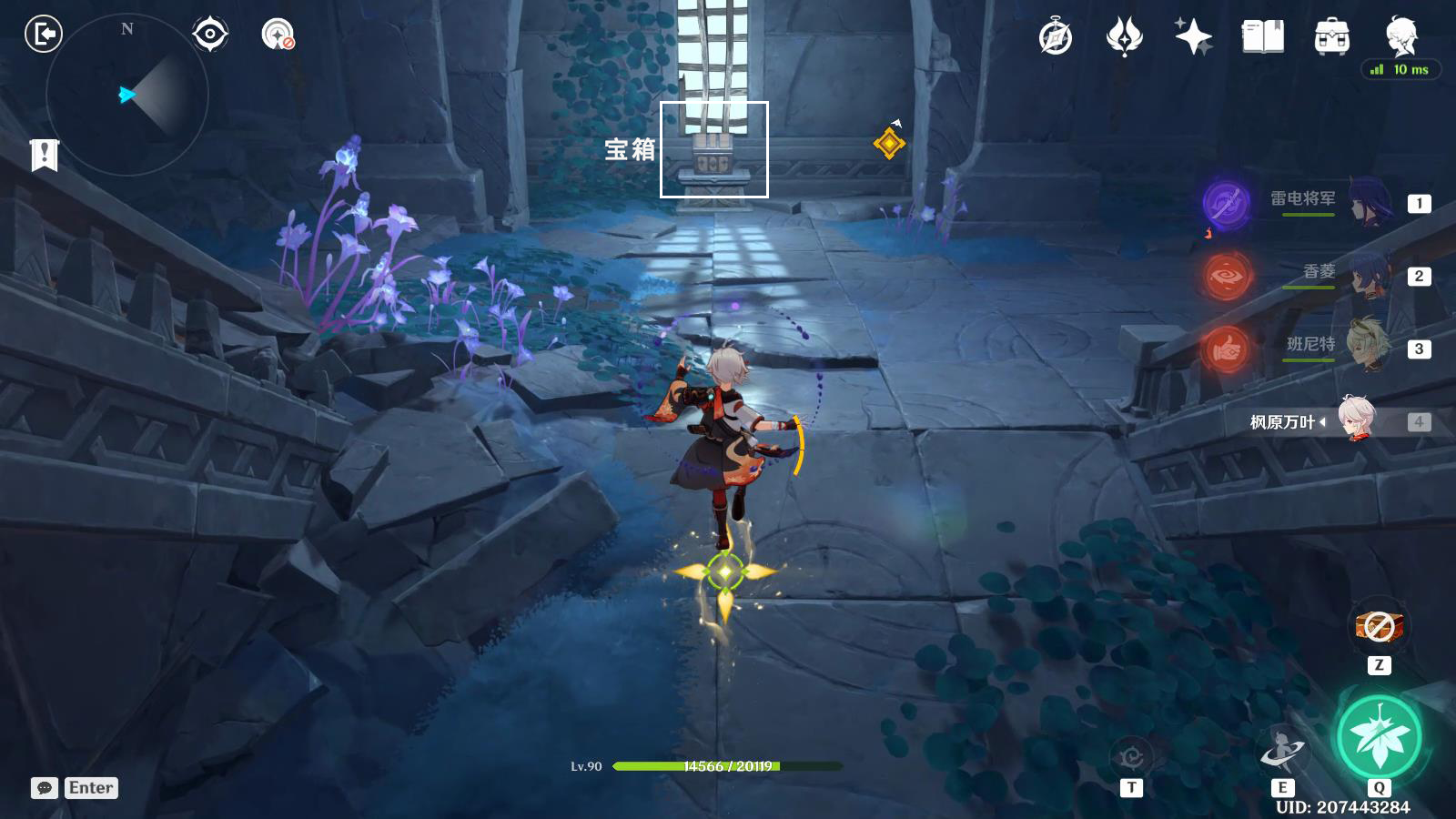Open the inventory backpack icon

pyautogui.click(x=1332, y=37)
